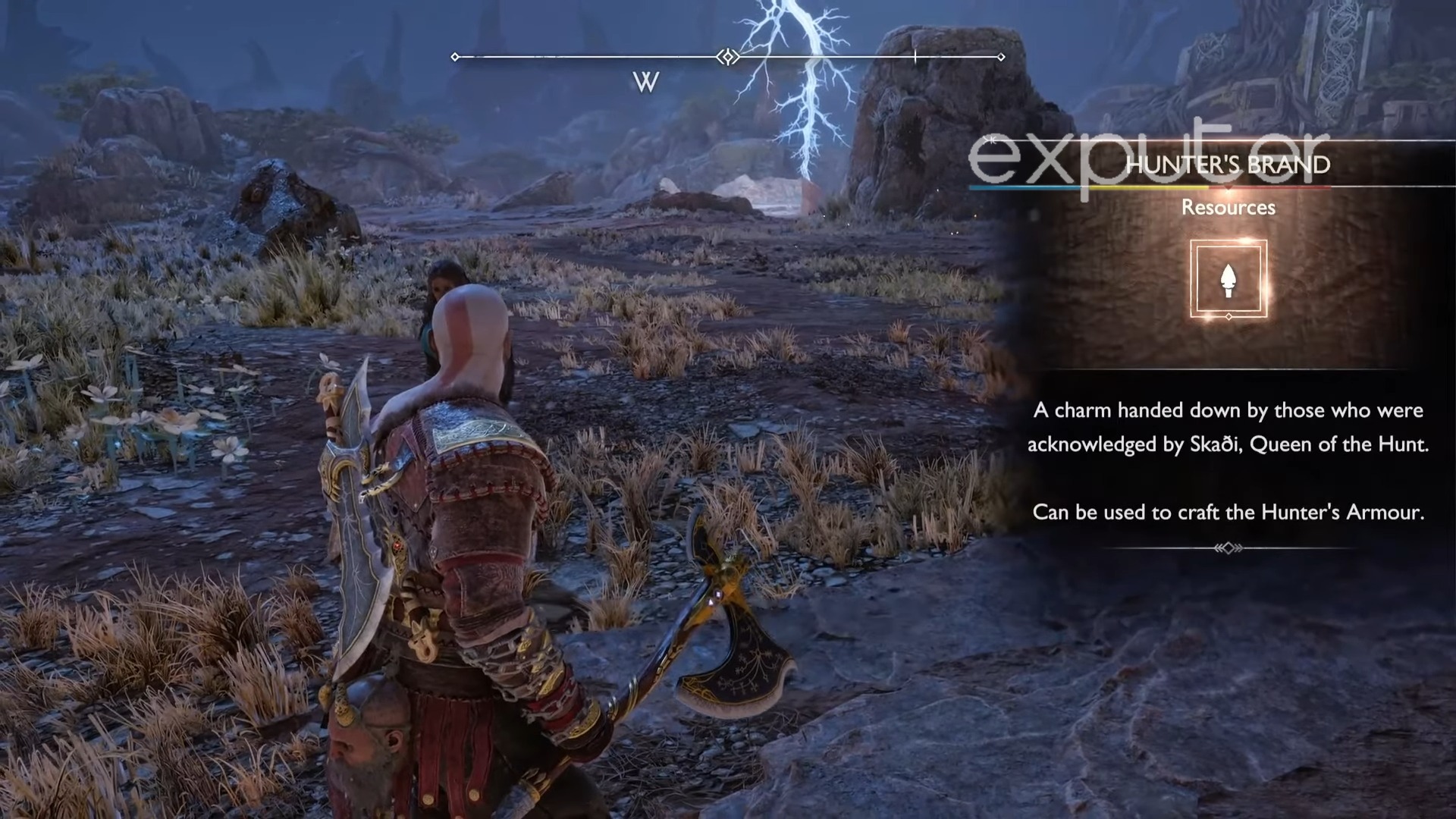Click the Hunter's Armour crafting reference text
Viewport: 1456px width, 819px height.
point(1230,512)
